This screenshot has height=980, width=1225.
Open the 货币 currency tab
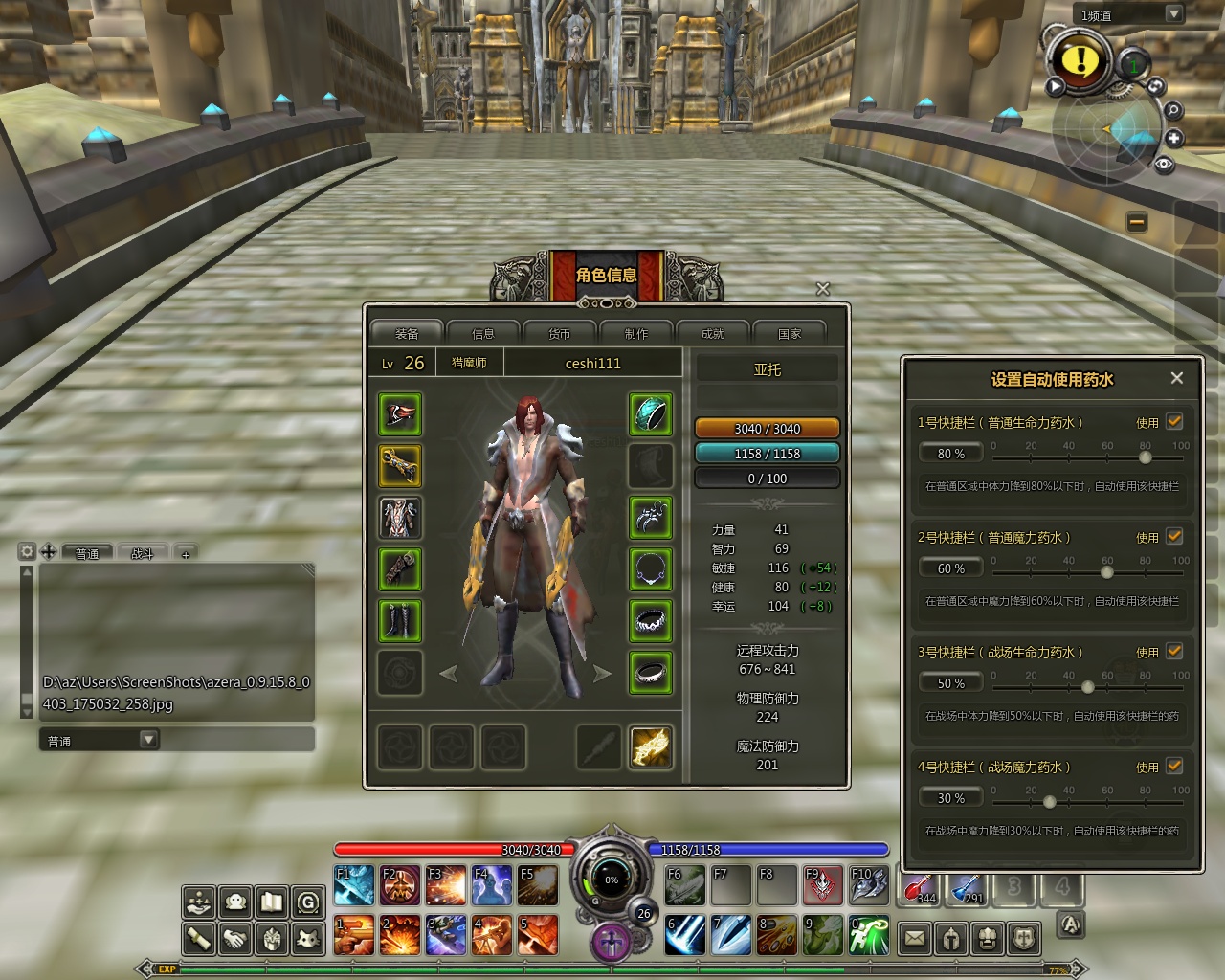[560, 334]
